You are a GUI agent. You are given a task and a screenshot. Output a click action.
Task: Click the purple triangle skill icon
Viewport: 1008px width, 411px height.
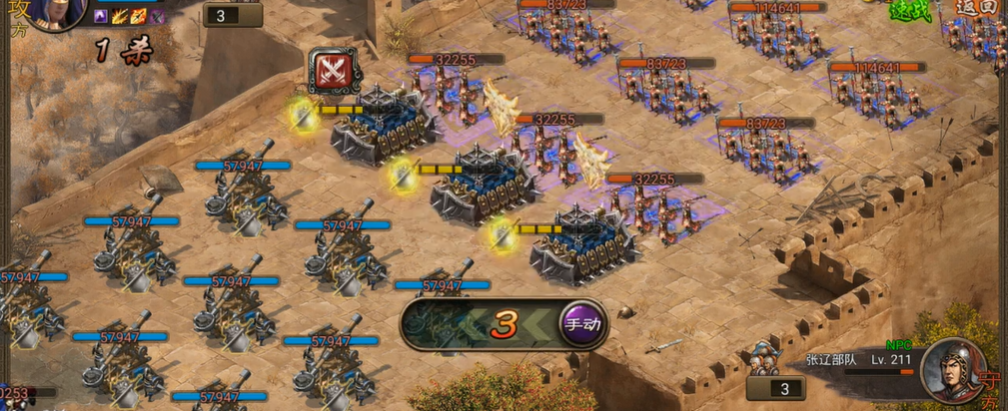click(101, 16)
